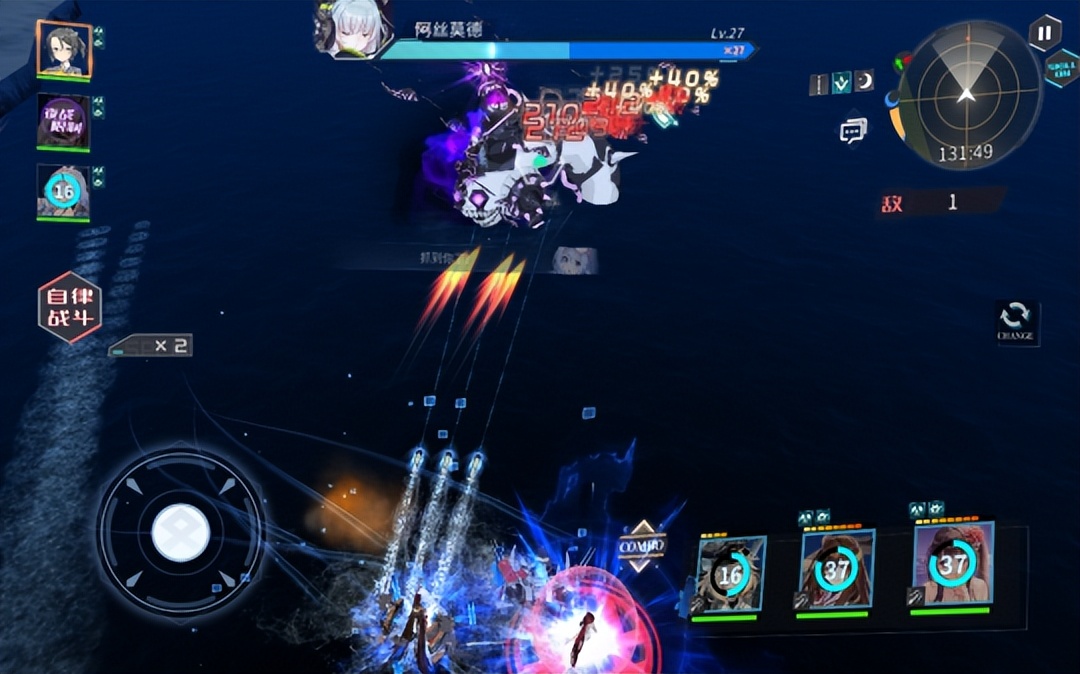Fire the pink-flower ship skill showing 37
The width and height of the screenshot is (1080, 674).
[952, 563]
